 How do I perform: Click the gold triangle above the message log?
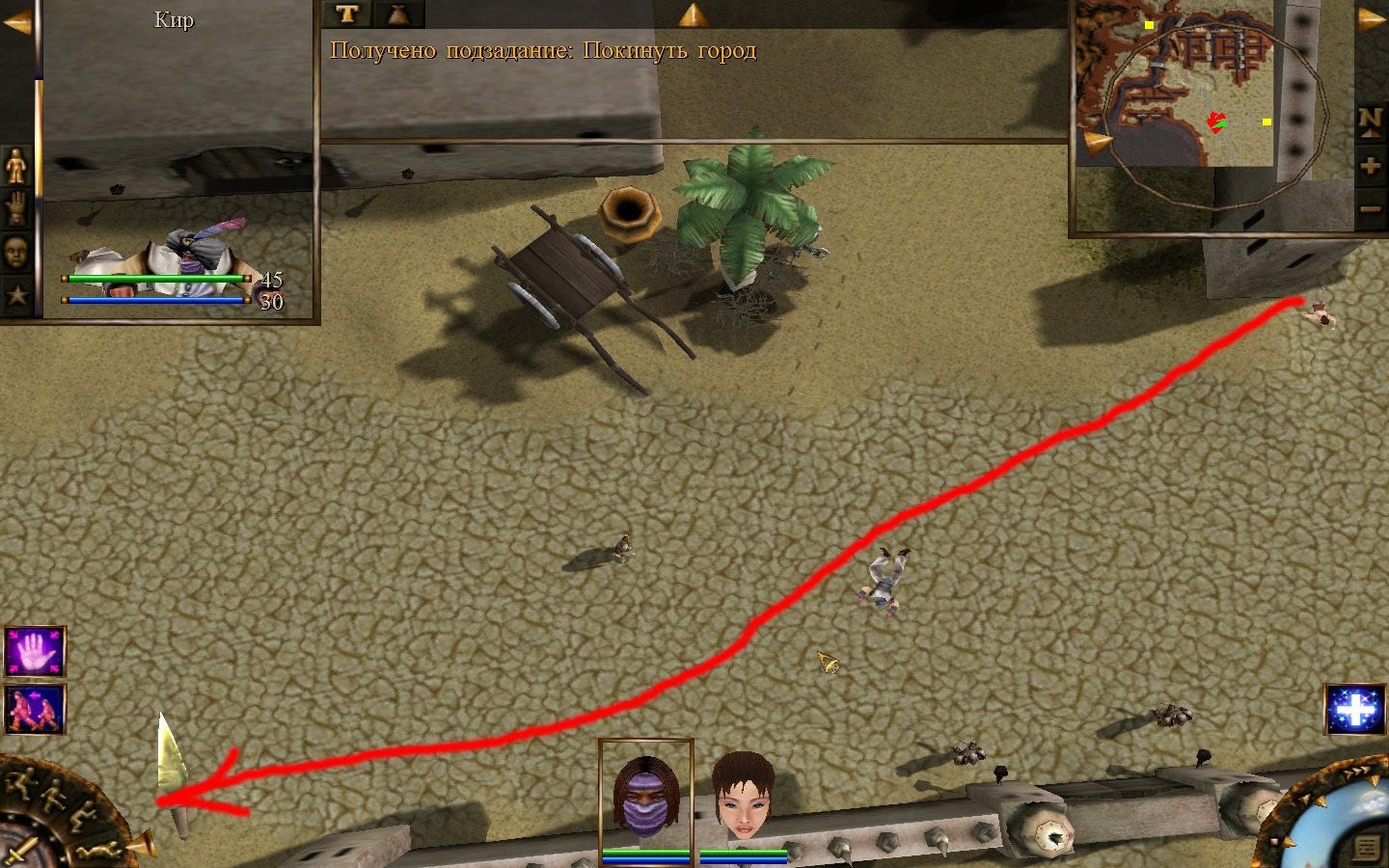coord(693,14)
